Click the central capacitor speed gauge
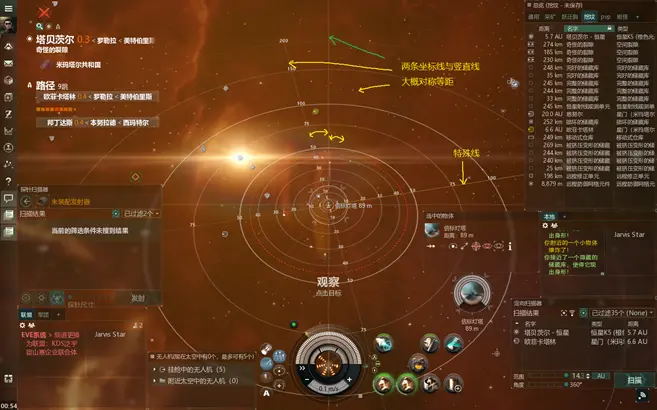 click(x=323, y=358)
